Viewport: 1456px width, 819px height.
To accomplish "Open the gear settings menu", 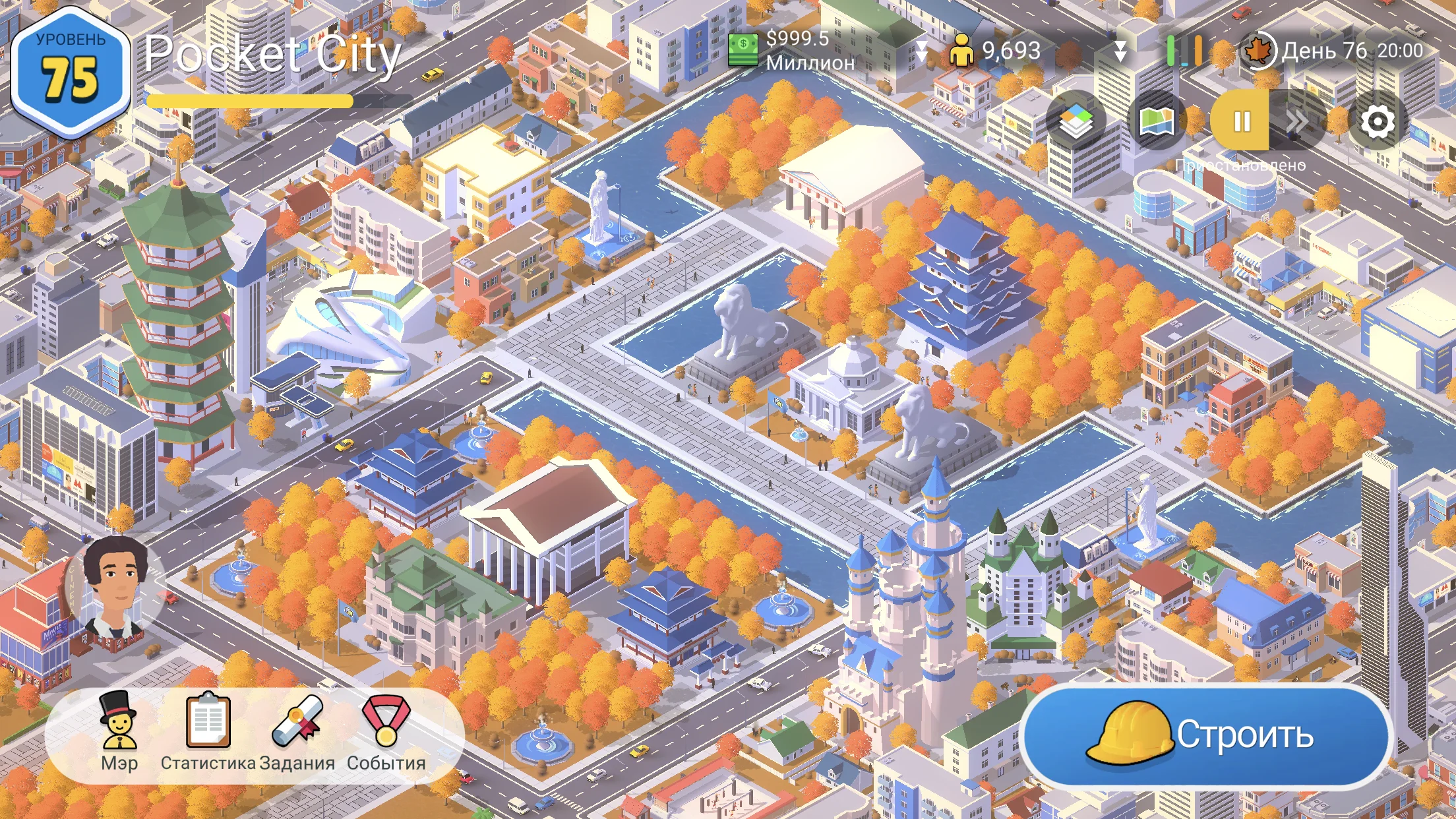I will [1378, 121].
